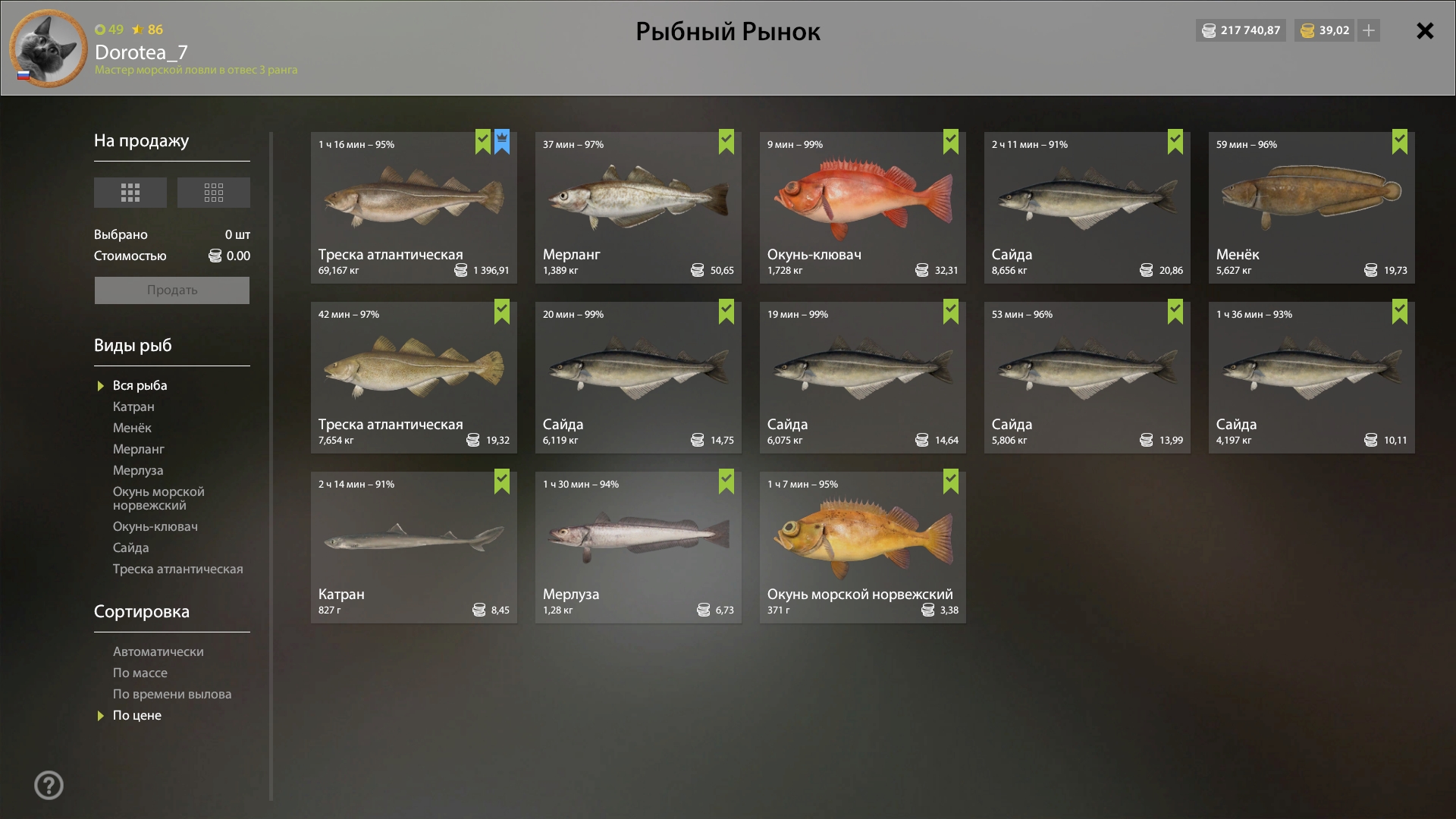Viewport: 1456px width, 819px height.
Task: Choose the Вся рыба filter
Action: [140, 385]
